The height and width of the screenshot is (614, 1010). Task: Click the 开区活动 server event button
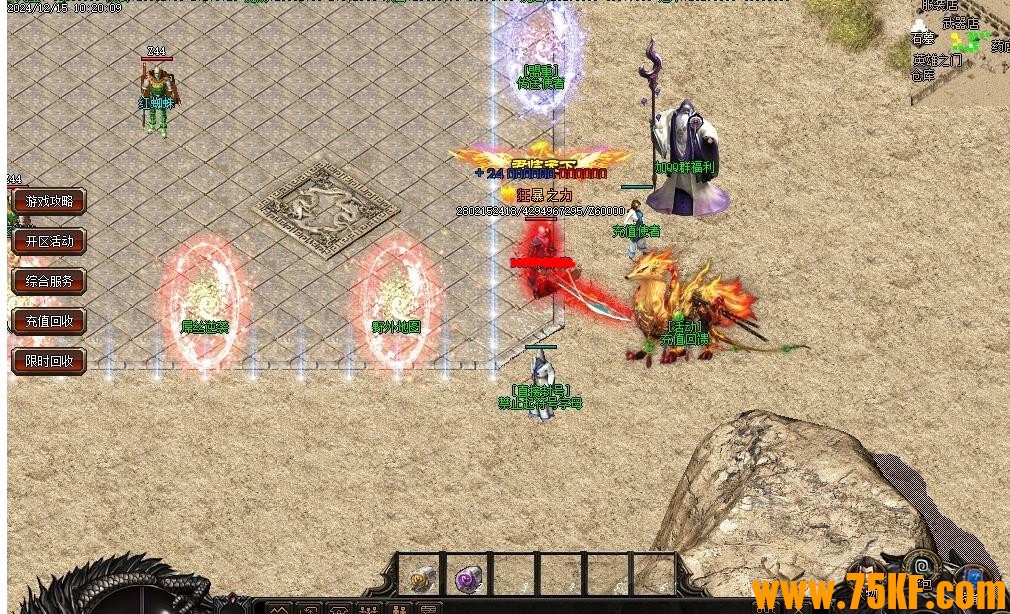coord(49,241)
